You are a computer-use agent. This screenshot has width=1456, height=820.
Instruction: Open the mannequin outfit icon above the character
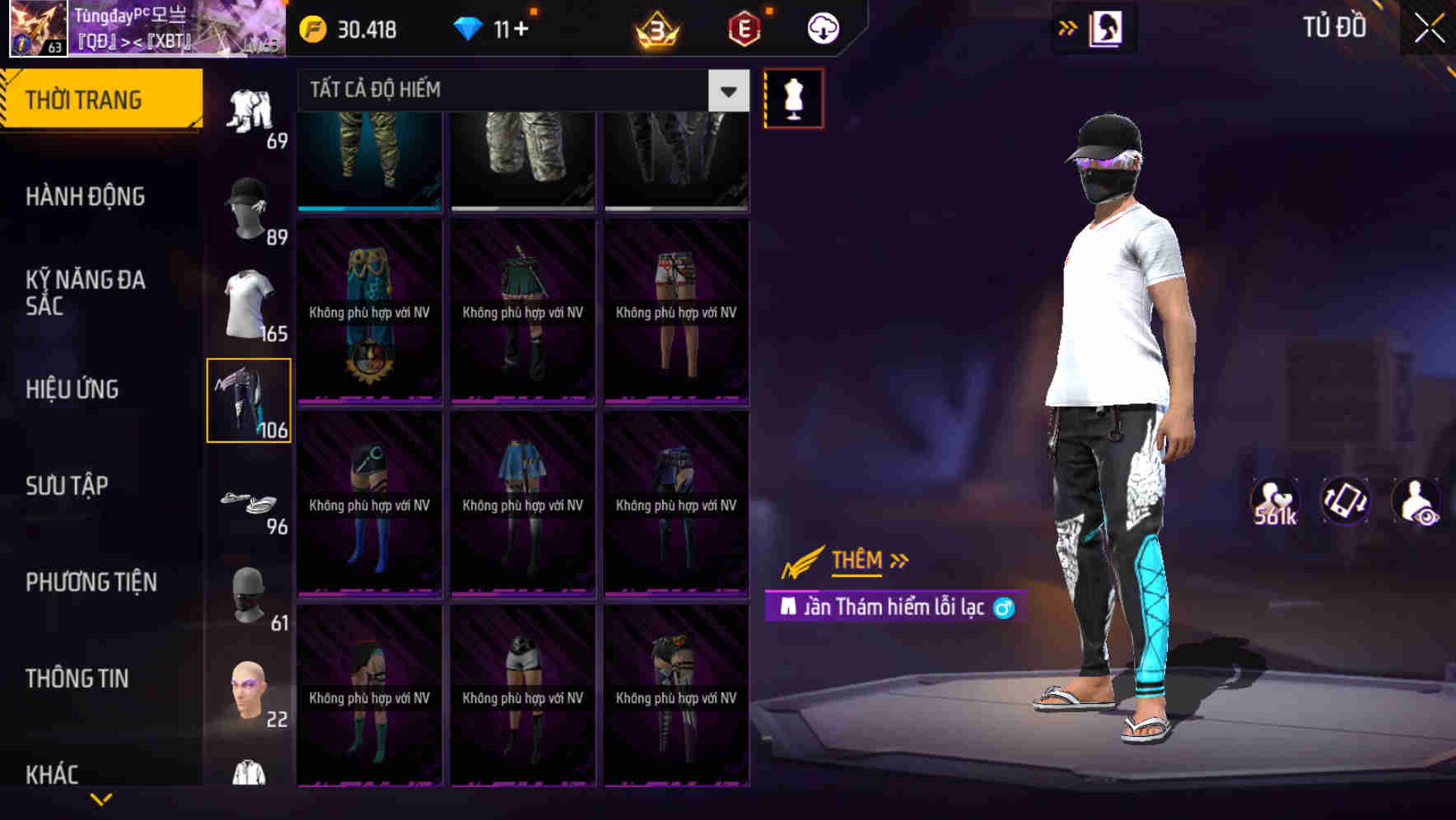(x=792, y=97)
